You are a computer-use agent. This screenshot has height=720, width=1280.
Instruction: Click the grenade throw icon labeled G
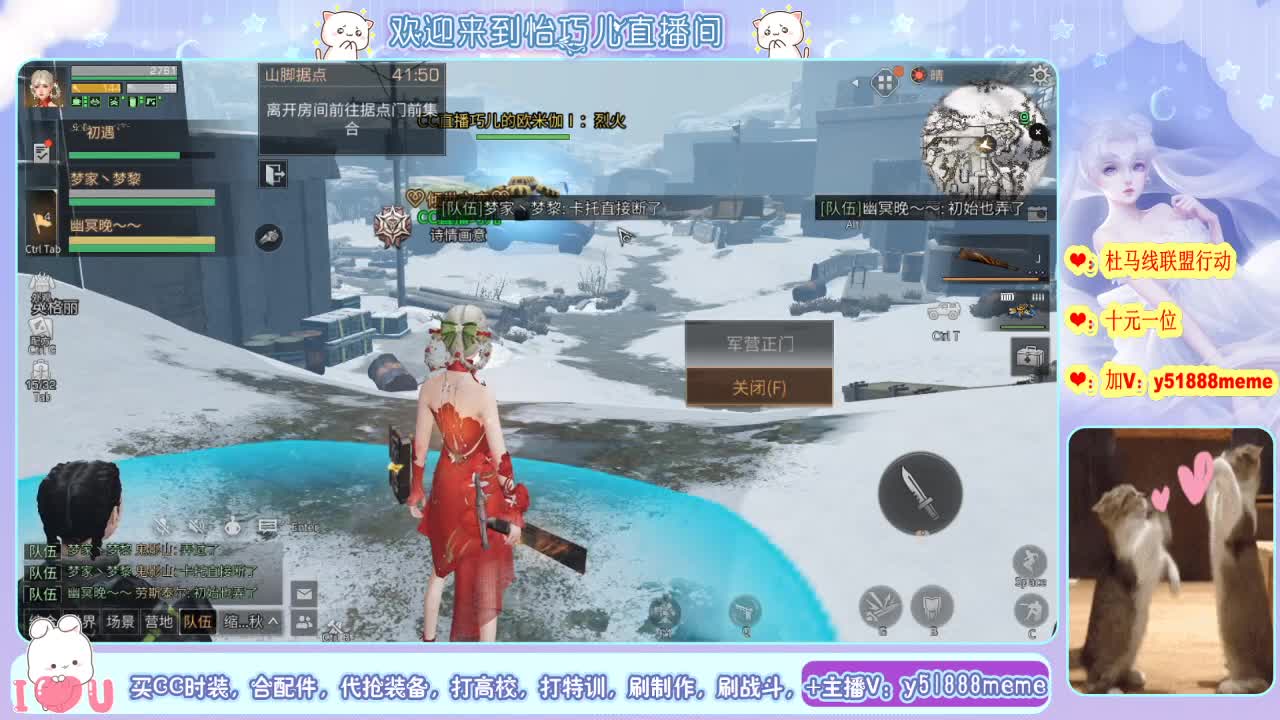click(x=882, y=607)
